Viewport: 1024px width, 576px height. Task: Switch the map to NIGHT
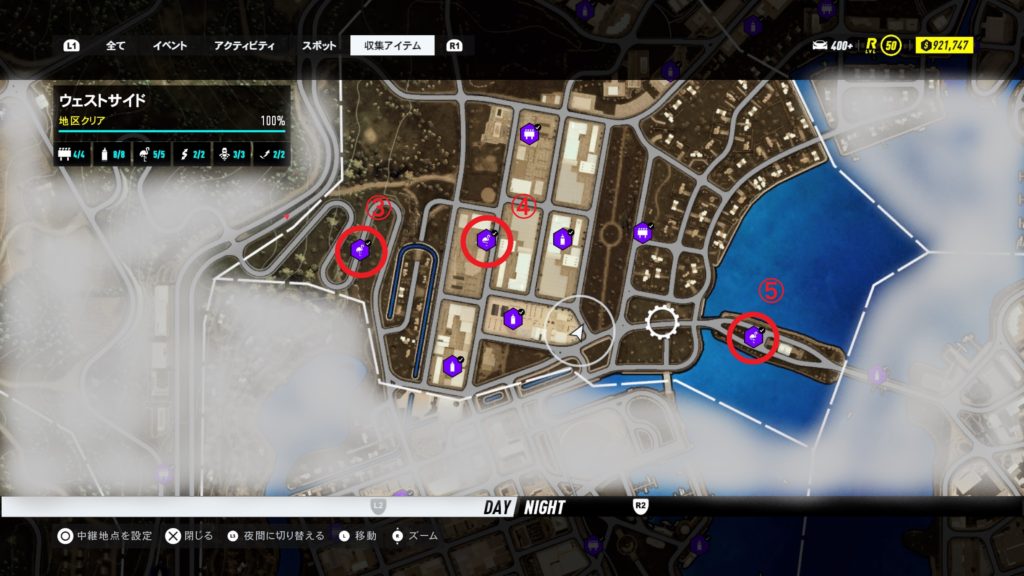coord(543,507)
